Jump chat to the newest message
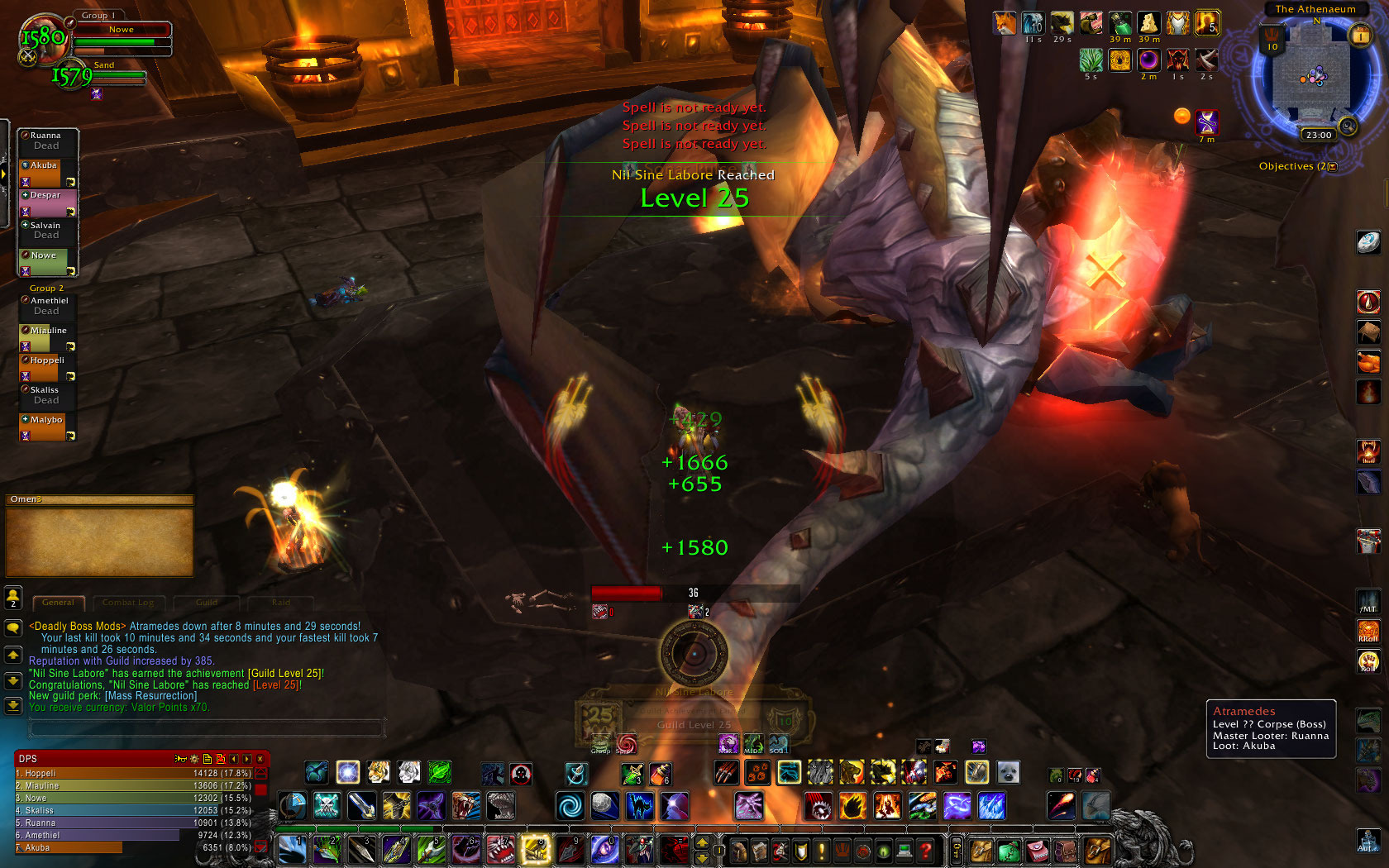 (13, 705)
